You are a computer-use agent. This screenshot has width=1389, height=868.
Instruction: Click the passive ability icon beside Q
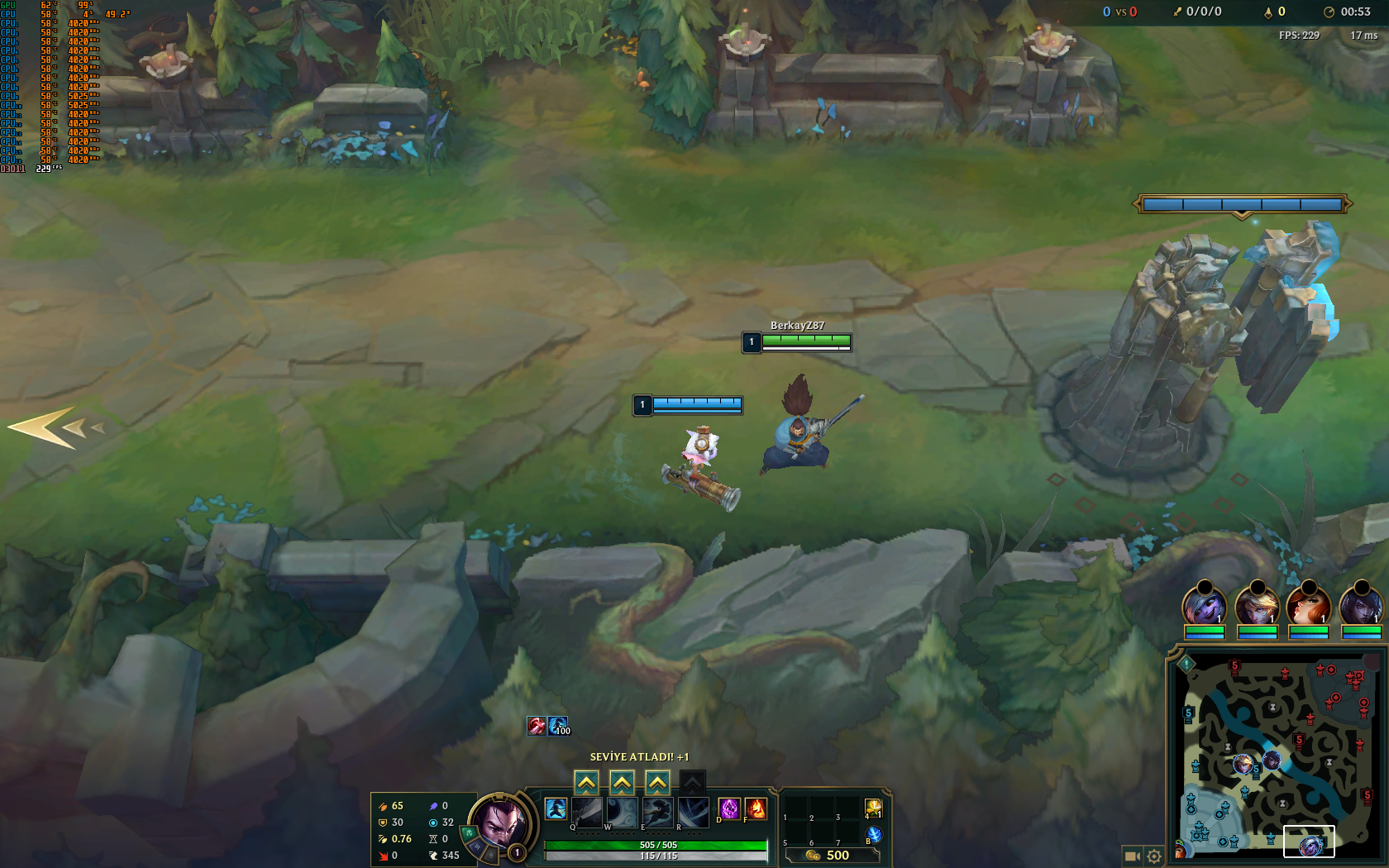tap(556, 808)
